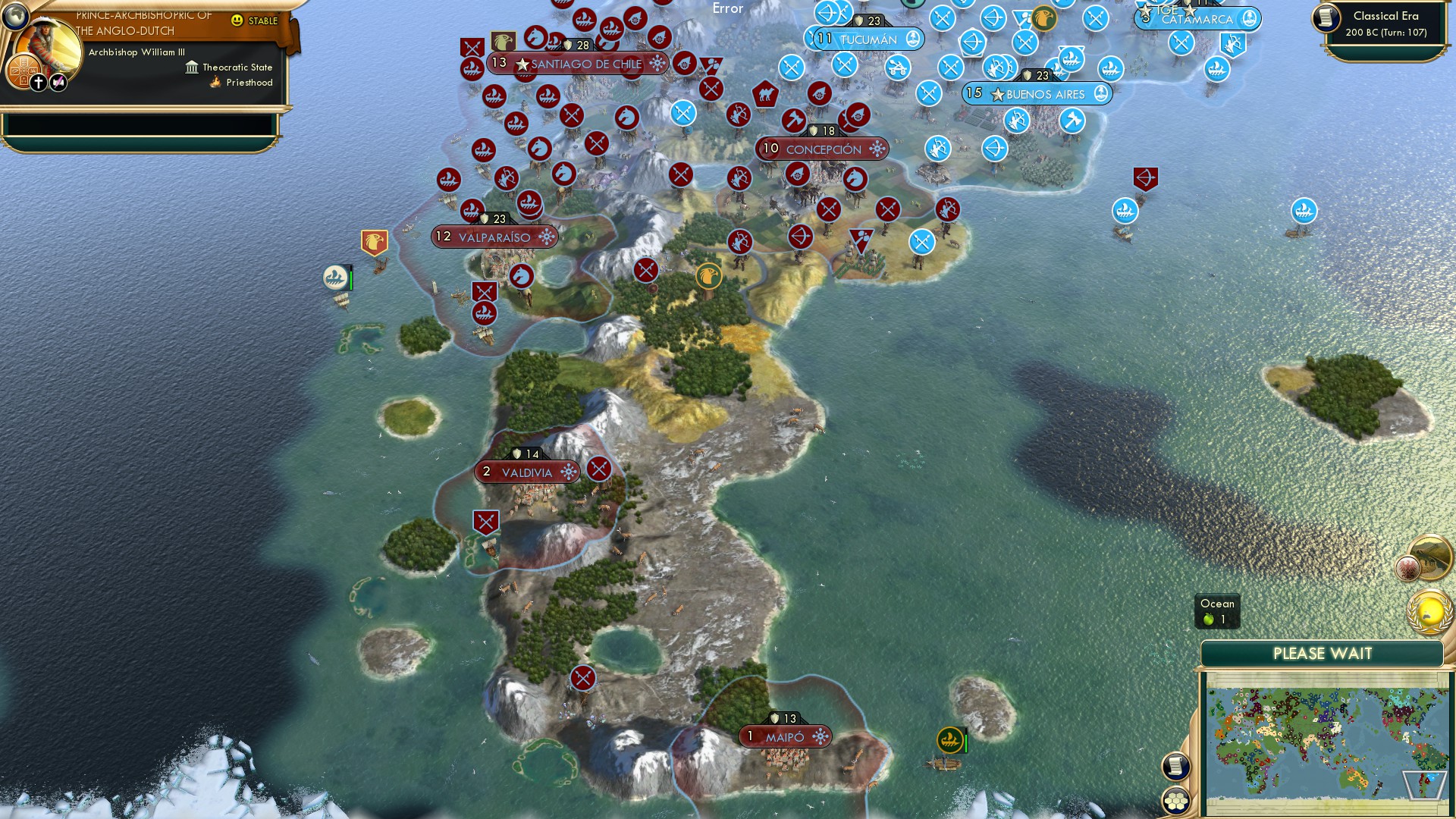The image size is (1456, 819).
Task: Click the eagle crest civilization notification
Action: pyautogui.click(x=1407, y=568)
